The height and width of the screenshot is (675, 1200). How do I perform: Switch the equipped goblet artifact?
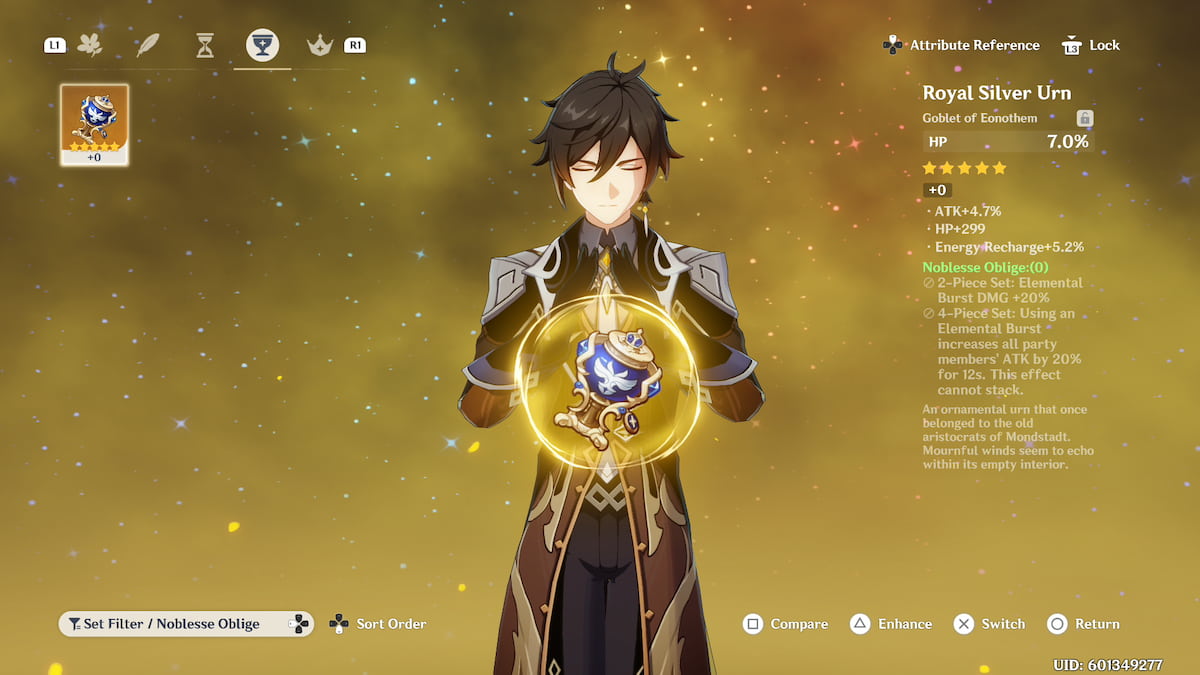(989, 624)
